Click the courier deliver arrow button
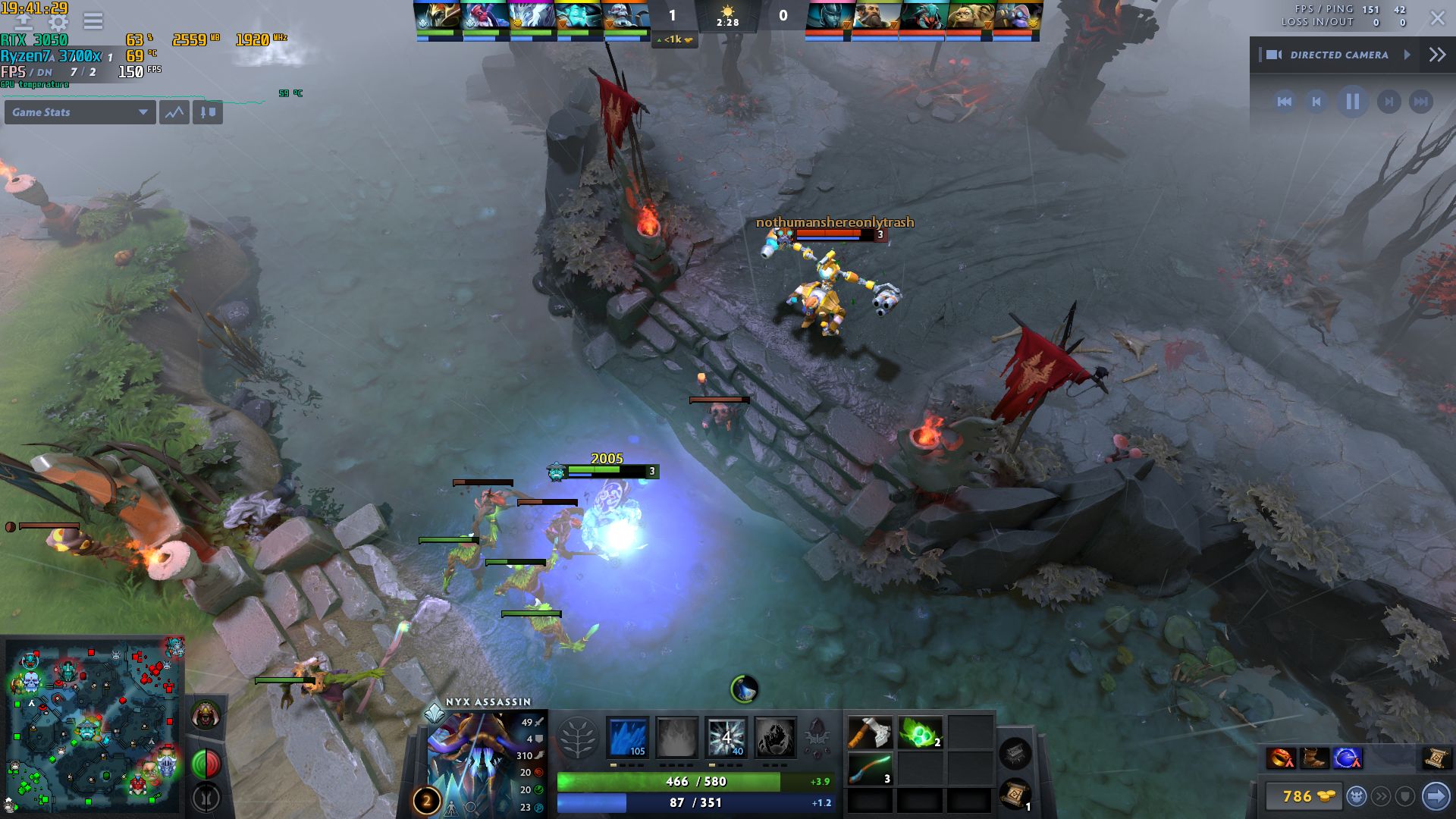Viewport: 1456px width, 819px height. pyautogui.click(x=1436, y=796)
